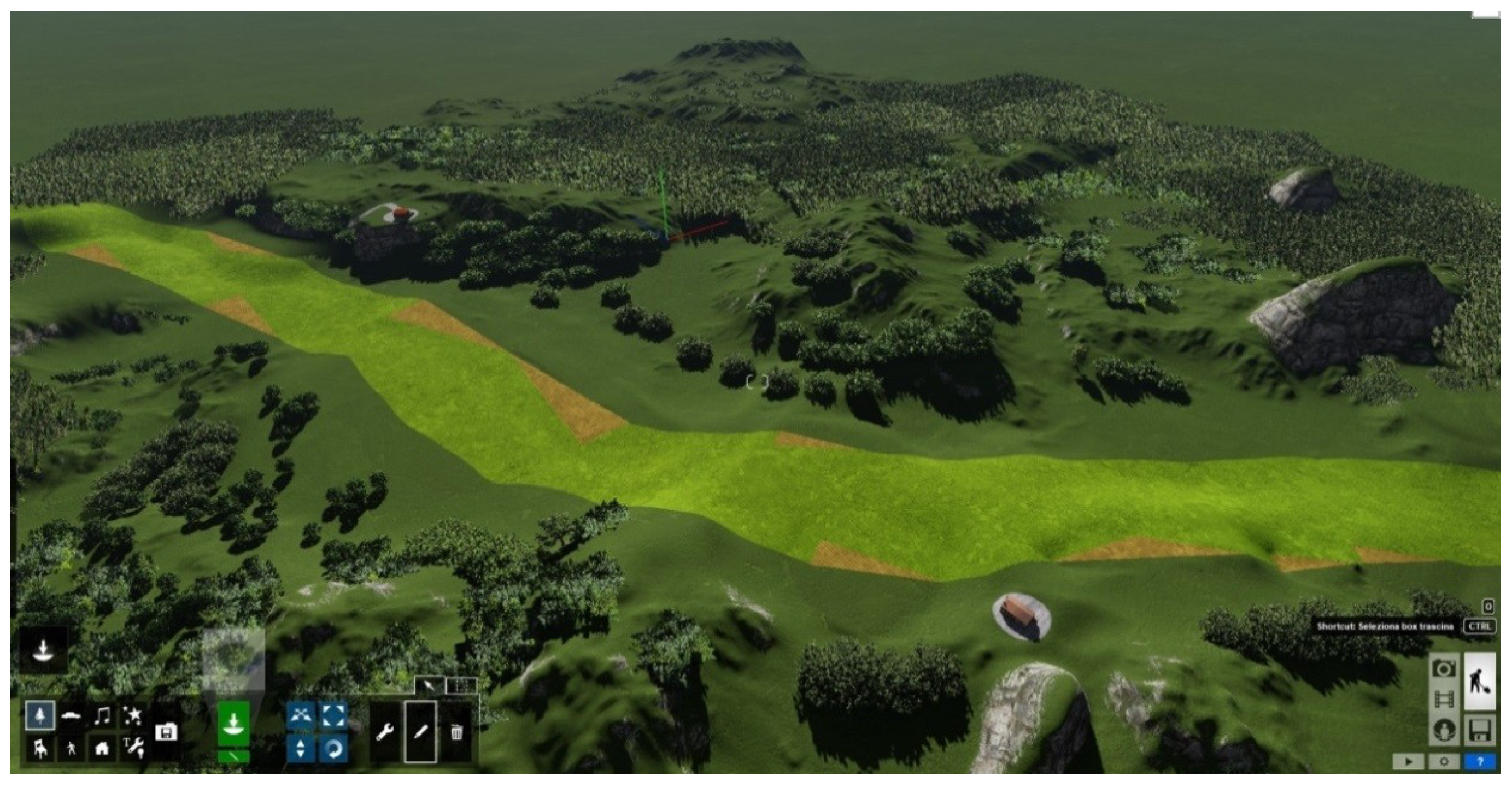Image resolution: width=1512 pixels, height=787 pixels.
Task: Open the film strip movie mode
Action: pos(1443,699)
